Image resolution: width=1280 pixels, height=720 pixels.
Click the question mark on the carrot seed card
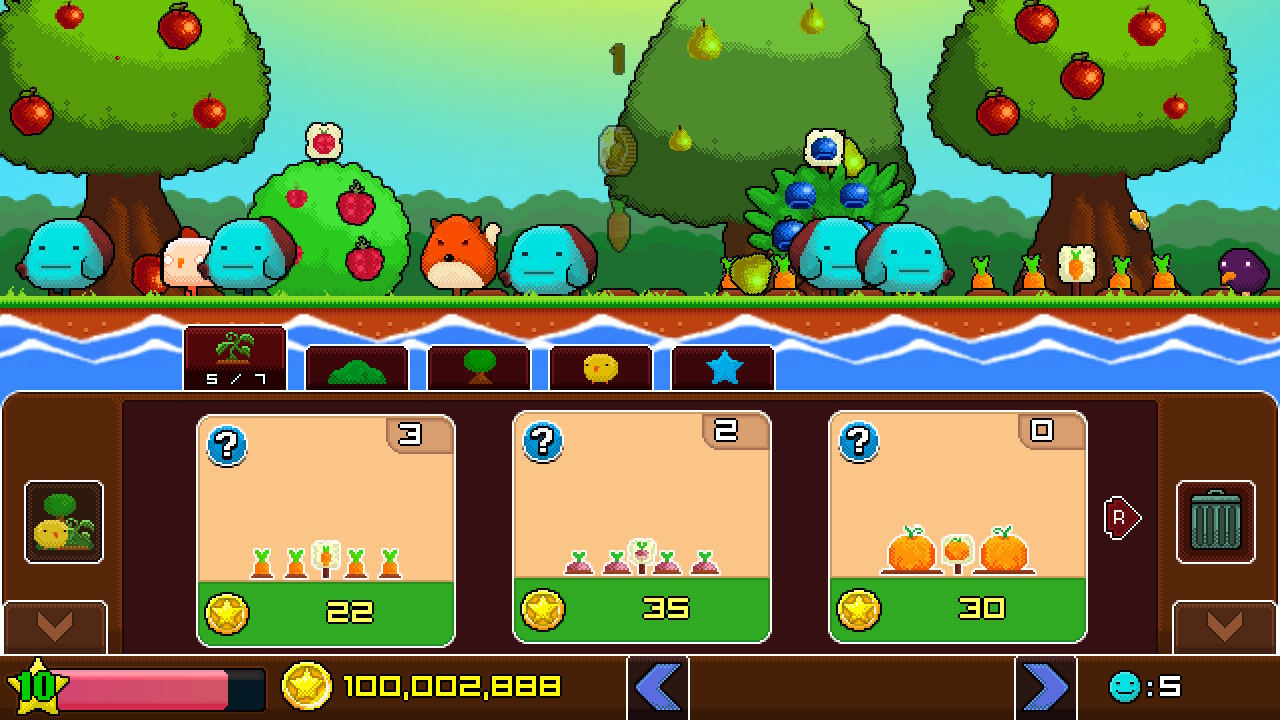227,447
